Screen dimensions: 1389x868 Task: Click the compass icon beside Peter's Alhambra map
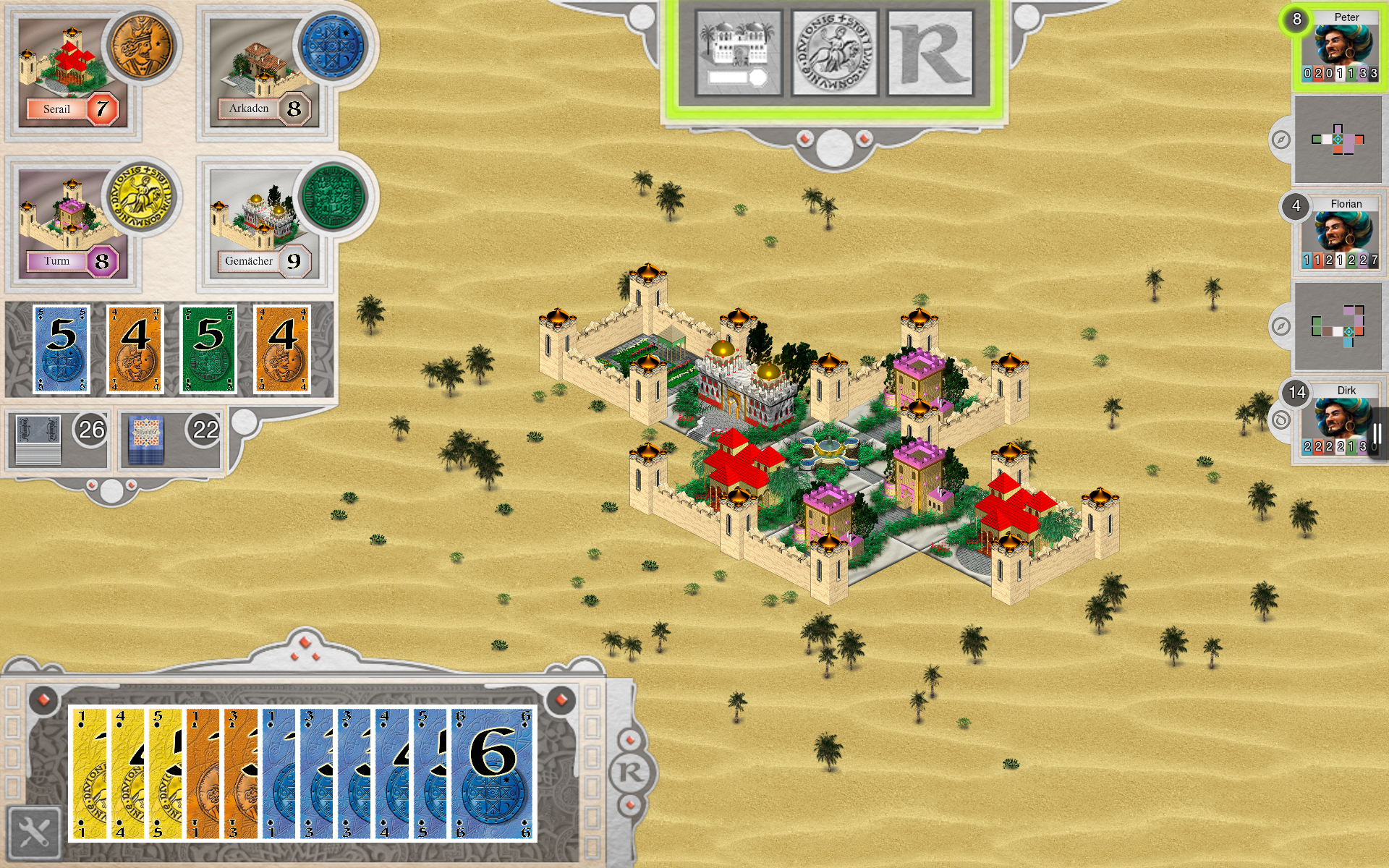[x=1282, y=139]
